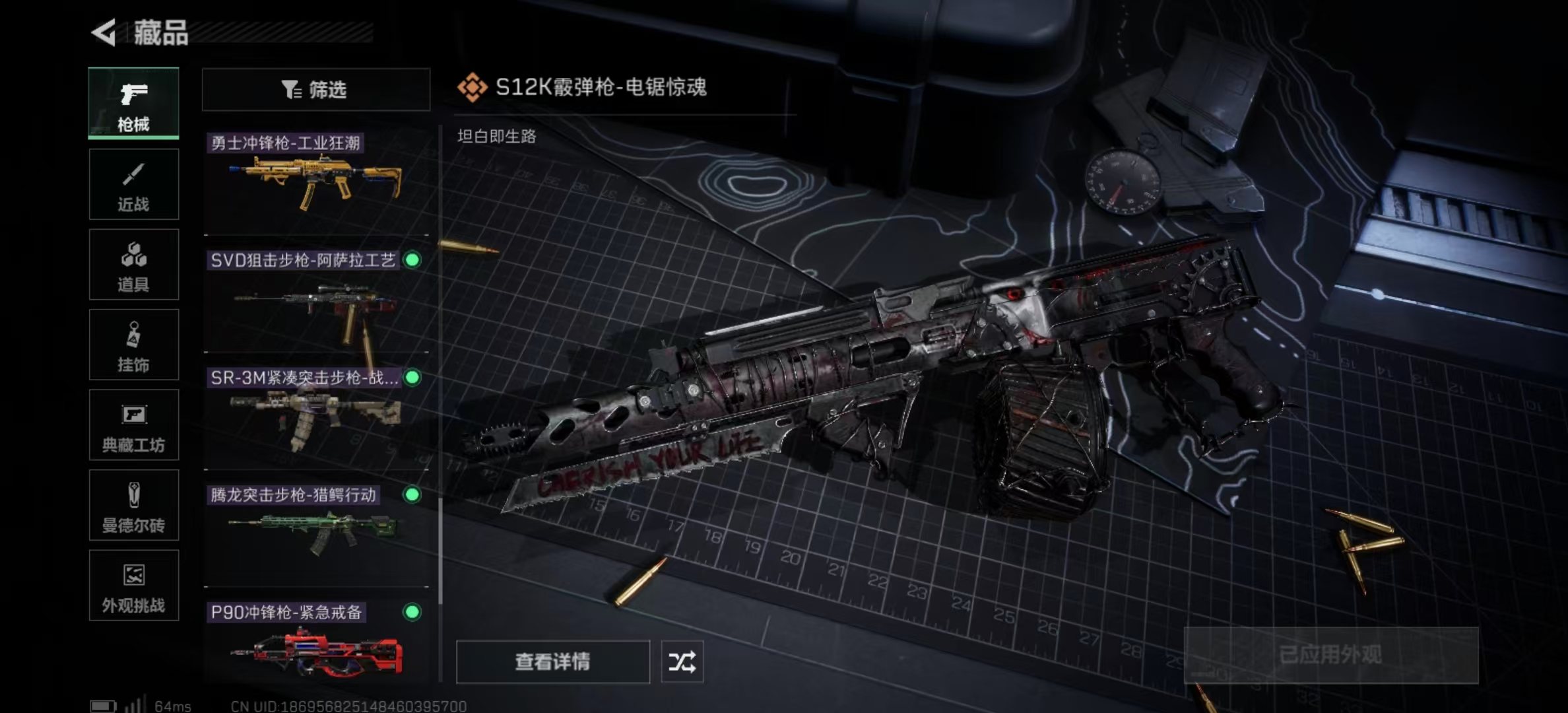Select the 枪械 (firearms) category icon

(x=133, y=104)
